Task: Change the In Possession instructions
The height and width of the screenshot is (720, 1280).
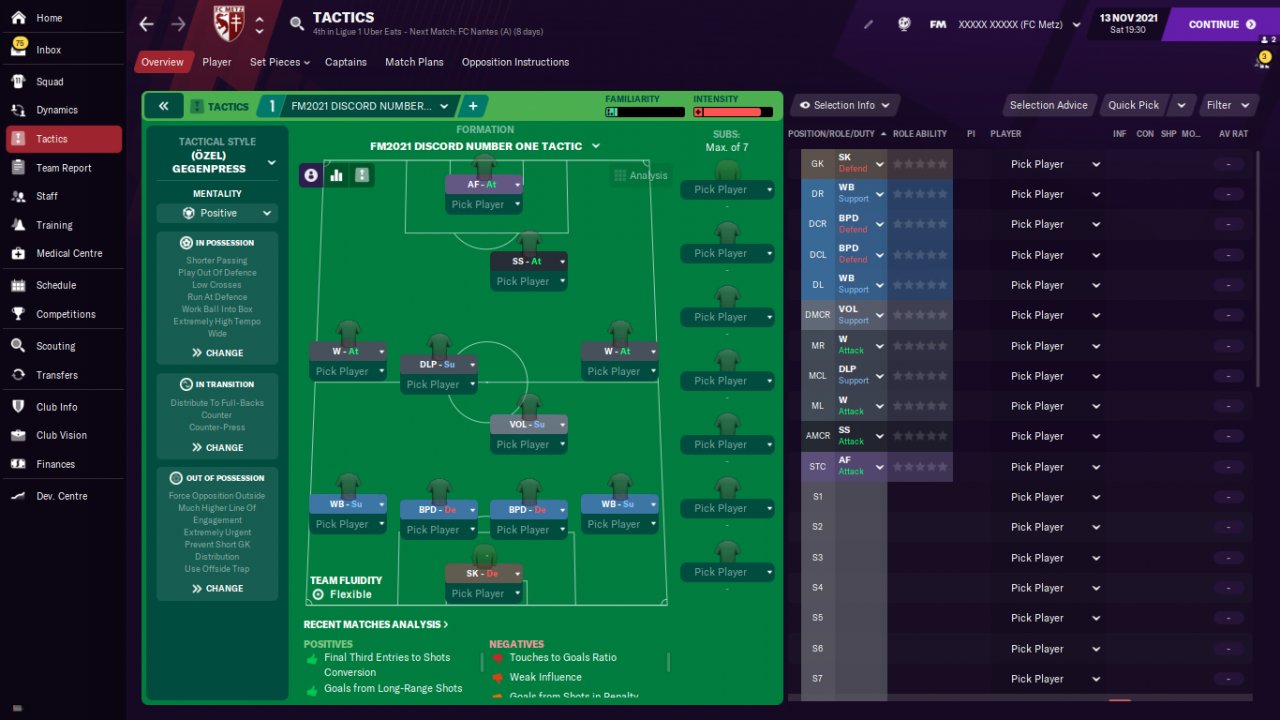Action: click(217, 353)
